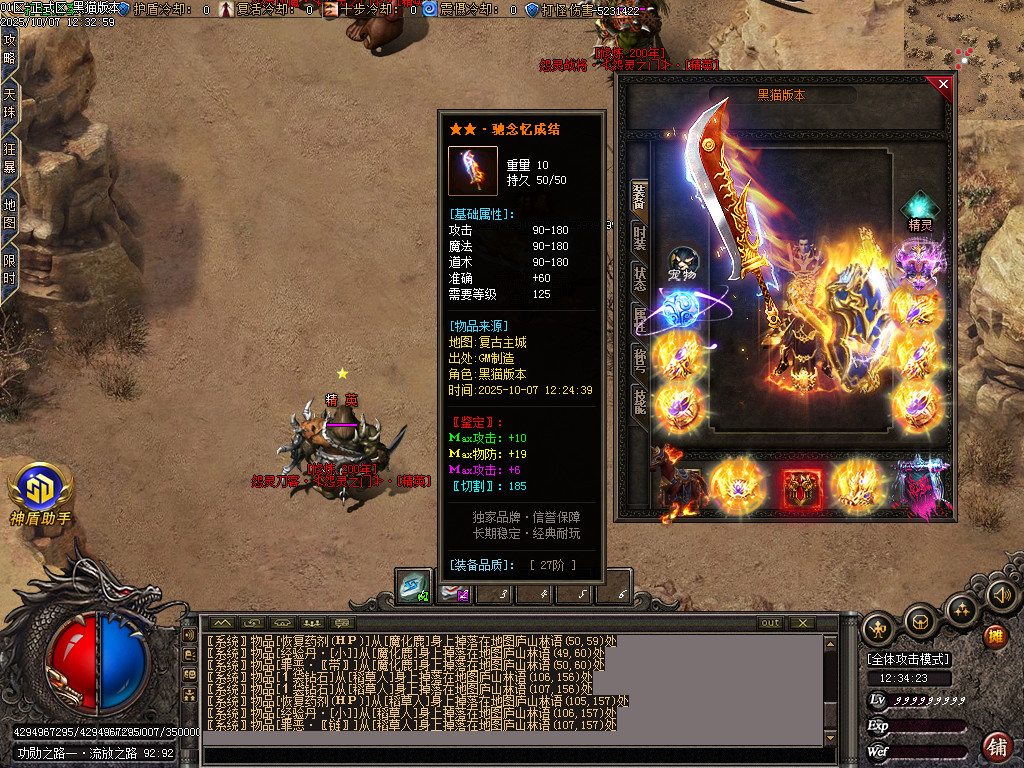Open the 地图 map button
The width and height of the screenshot is (1024, 768).
click(x=10, y=213)
